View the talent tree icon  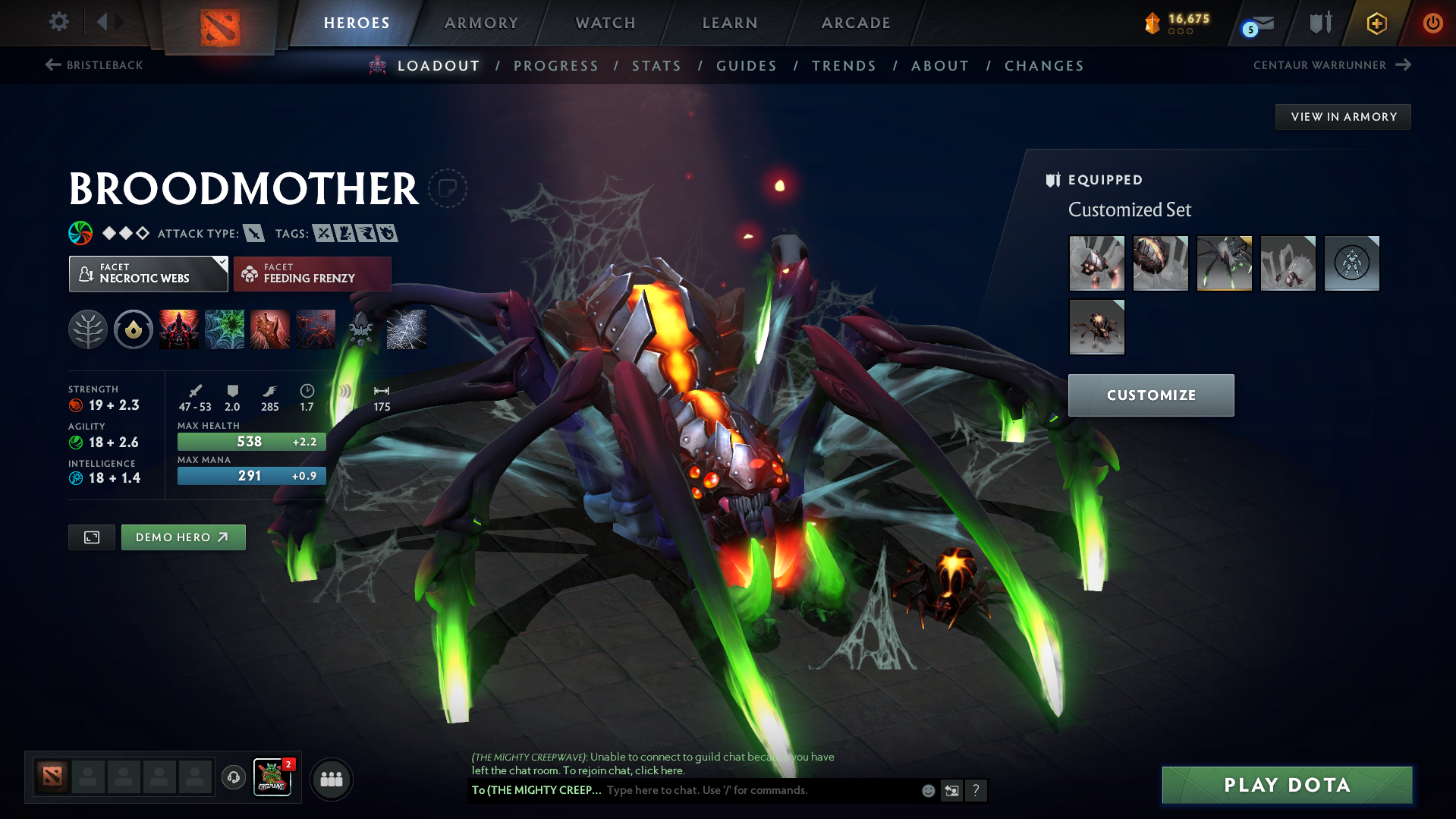click(87, 329)
